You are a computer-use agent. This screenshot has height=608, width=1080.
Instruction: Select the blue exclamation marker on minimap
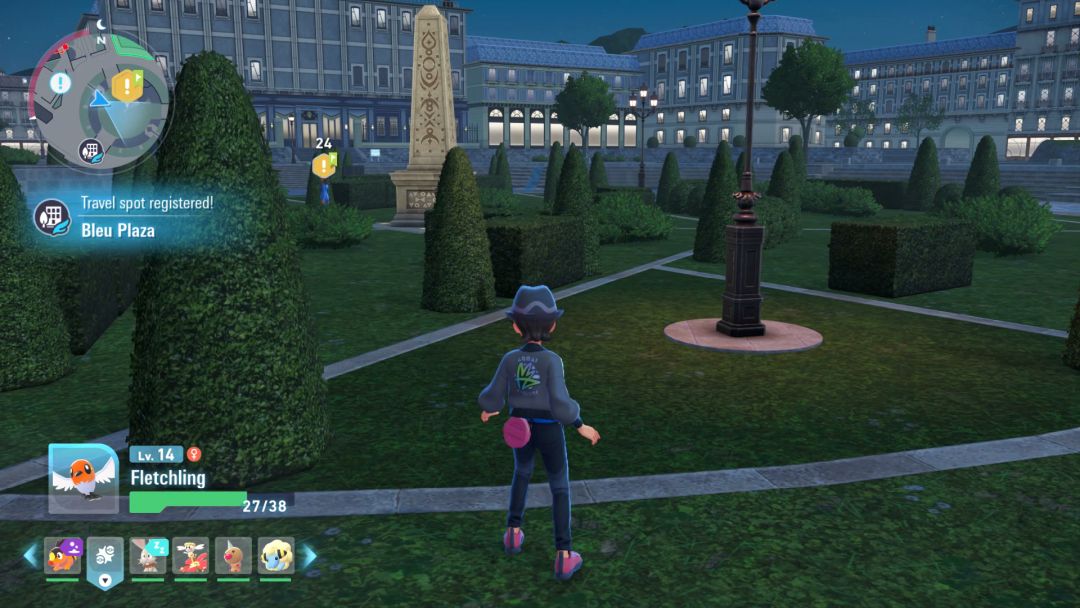[61, 83]
